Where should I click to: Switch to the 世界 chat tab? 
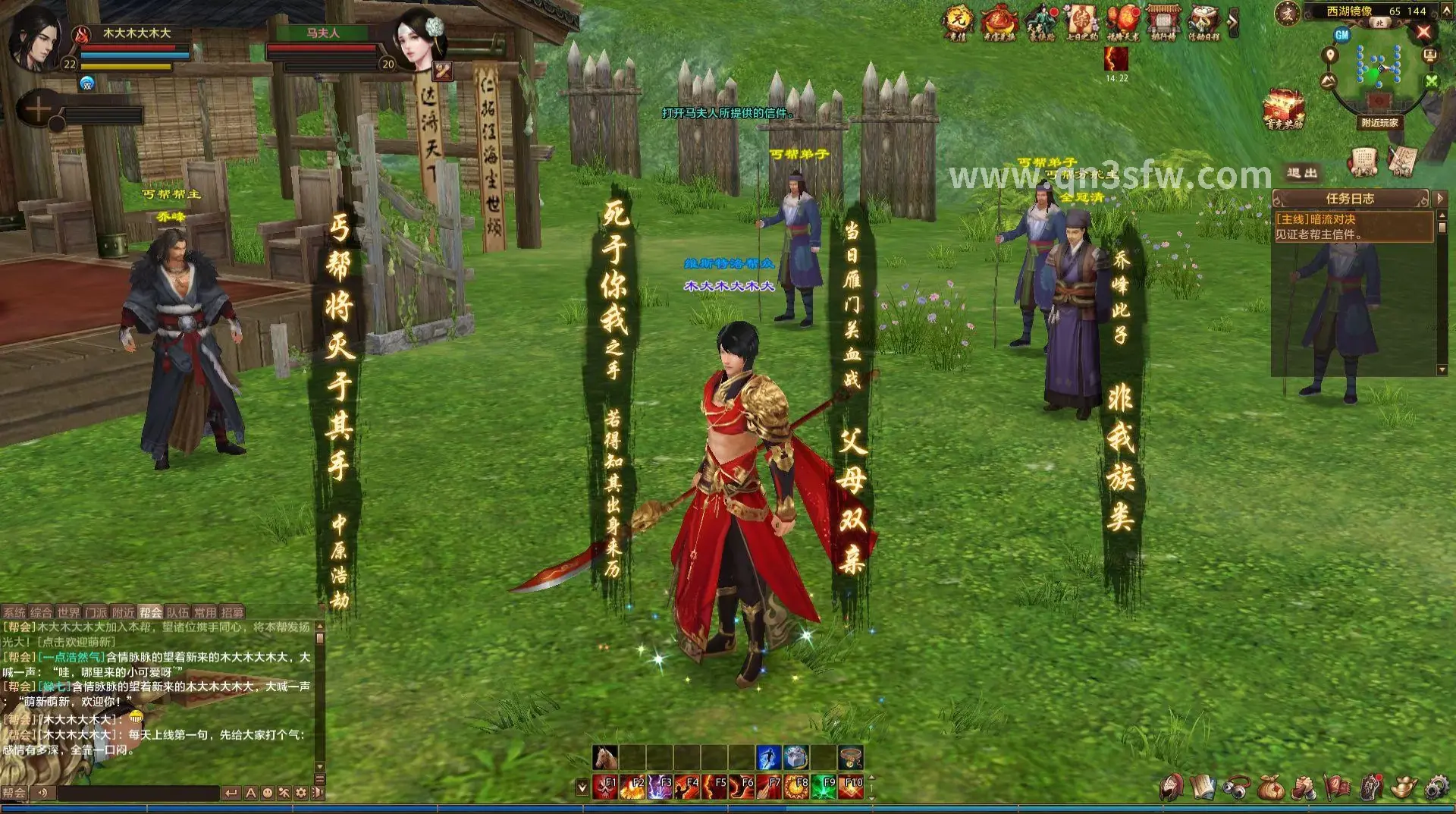click(68, 612)
